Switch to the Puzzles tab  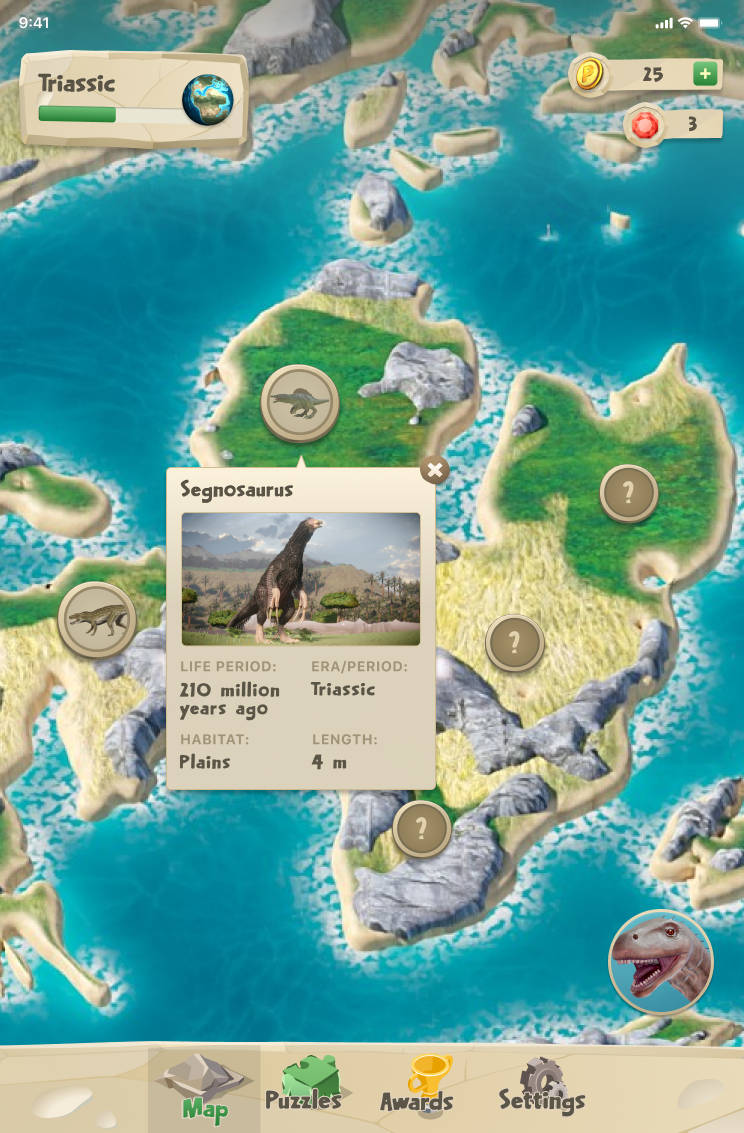point(303,1086)
